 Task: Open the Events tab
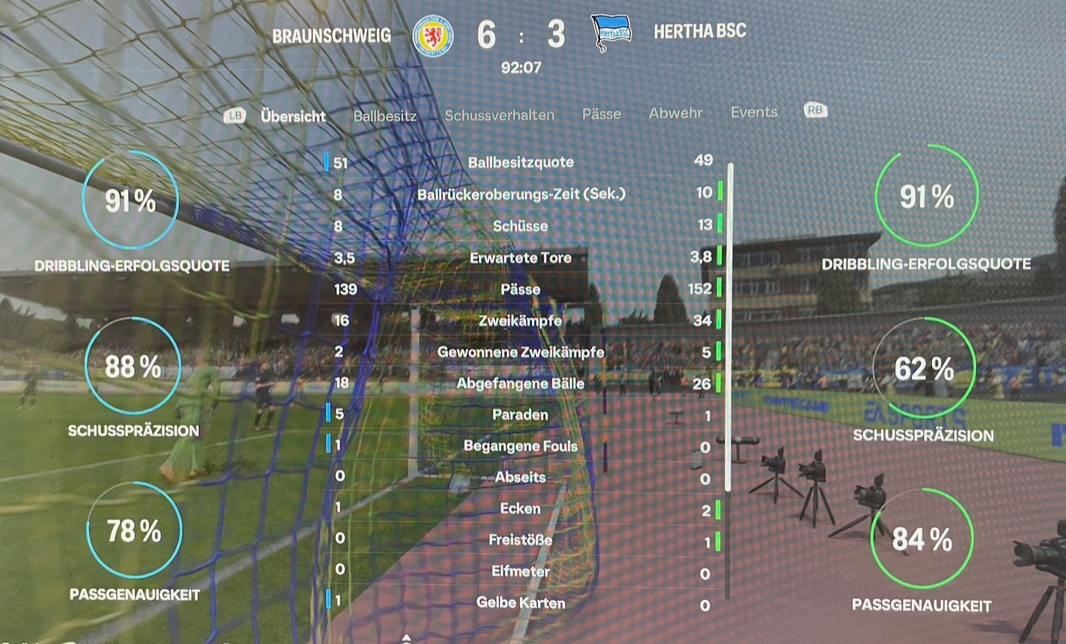click(x=754, y=112)
